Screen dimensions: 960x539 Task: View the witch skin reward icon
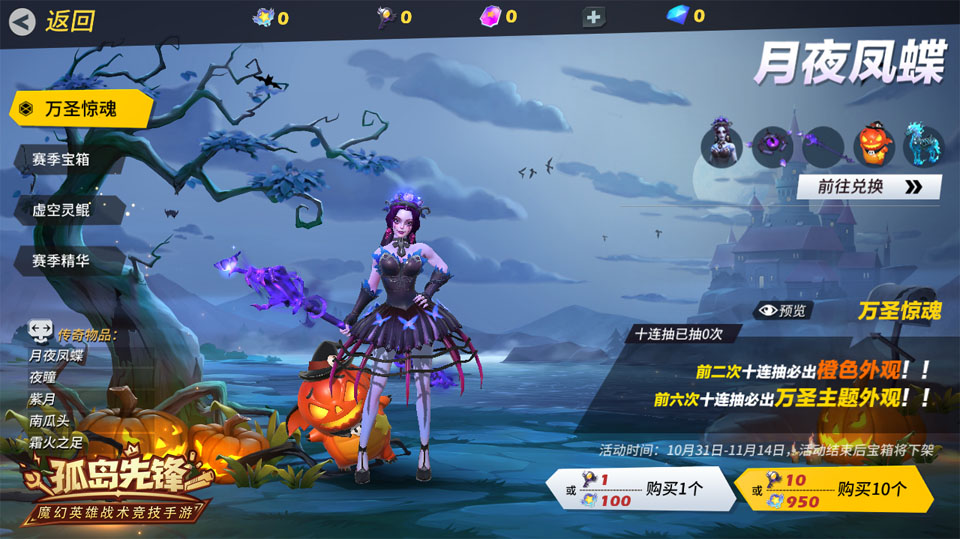pyautogui.click(x=722, y=146)
